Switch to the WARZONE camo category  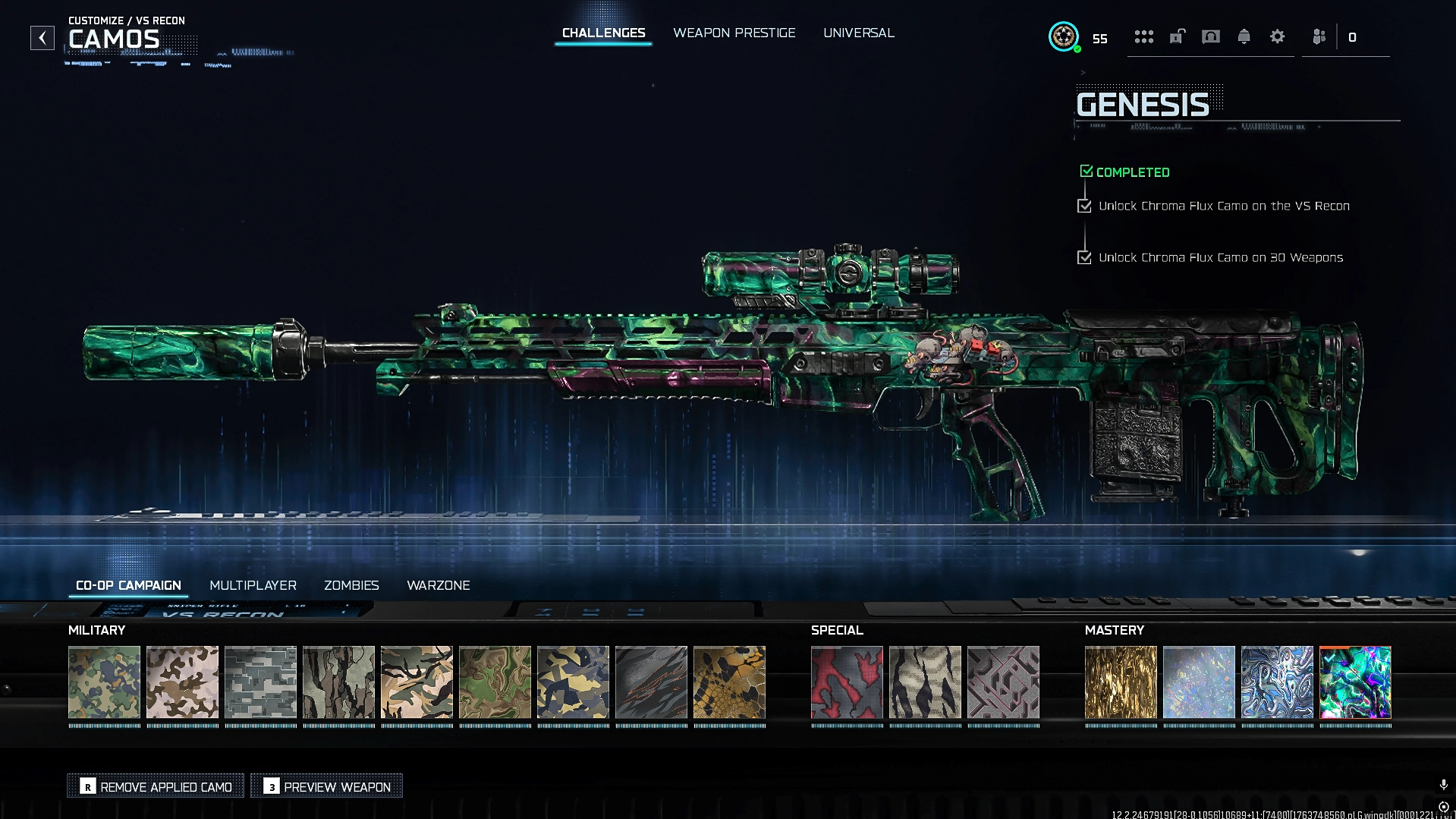point(439,585)
